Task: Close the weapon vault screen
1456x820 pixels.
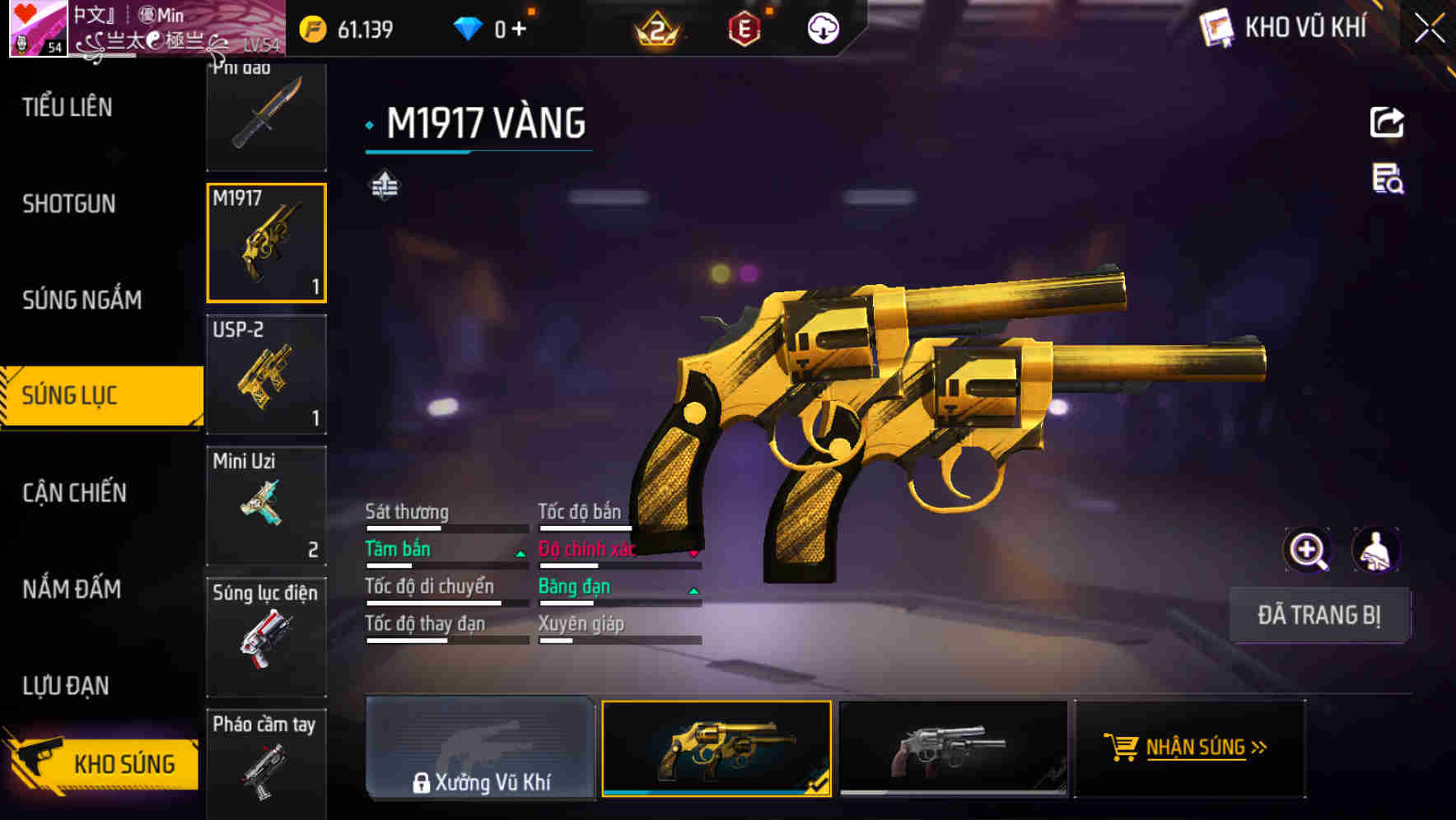Action: (1429, 28)
